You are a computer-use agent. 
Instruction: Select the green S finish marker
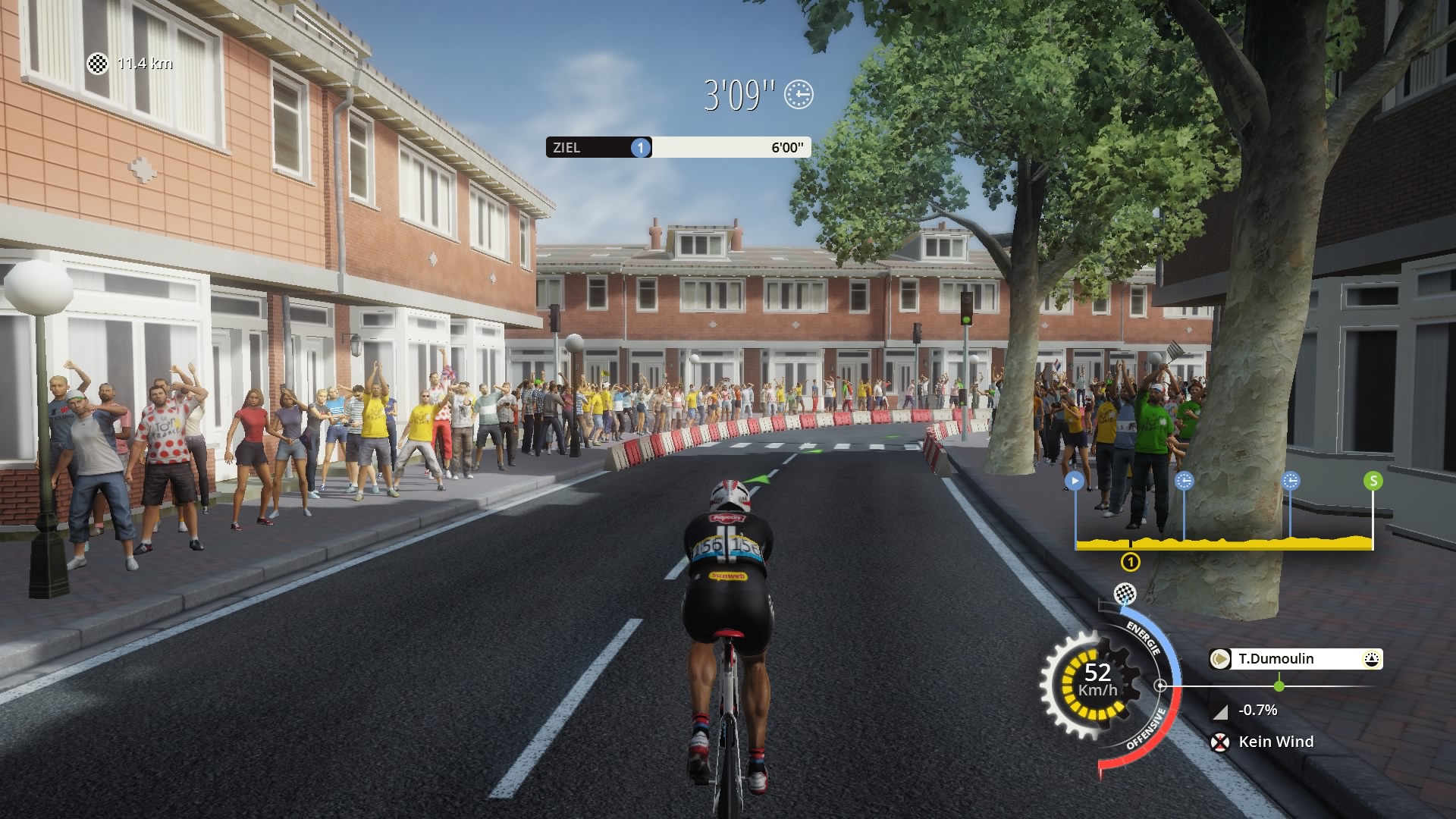[x=1373, y=481]
